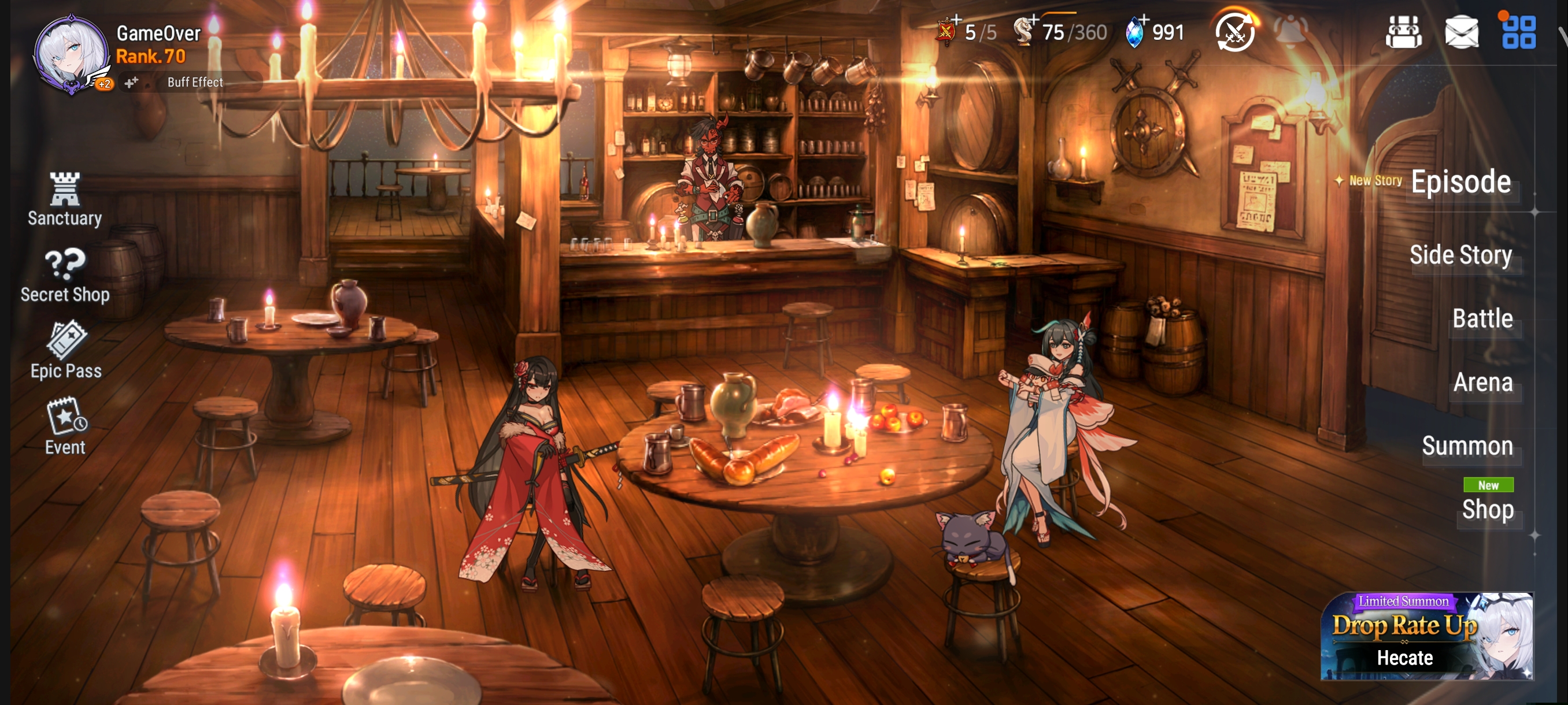Click the friends group icon

point(1403,32)
